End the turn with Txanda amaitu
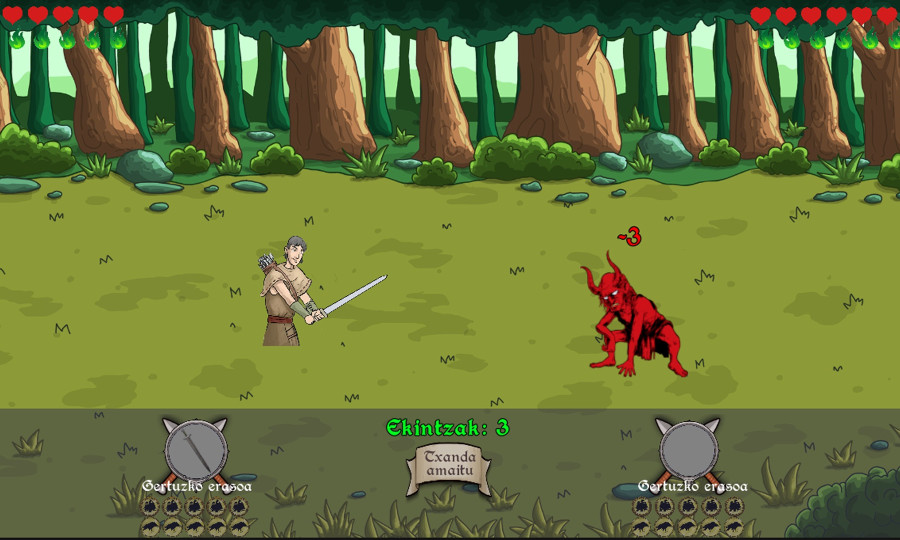 (448, 466)
